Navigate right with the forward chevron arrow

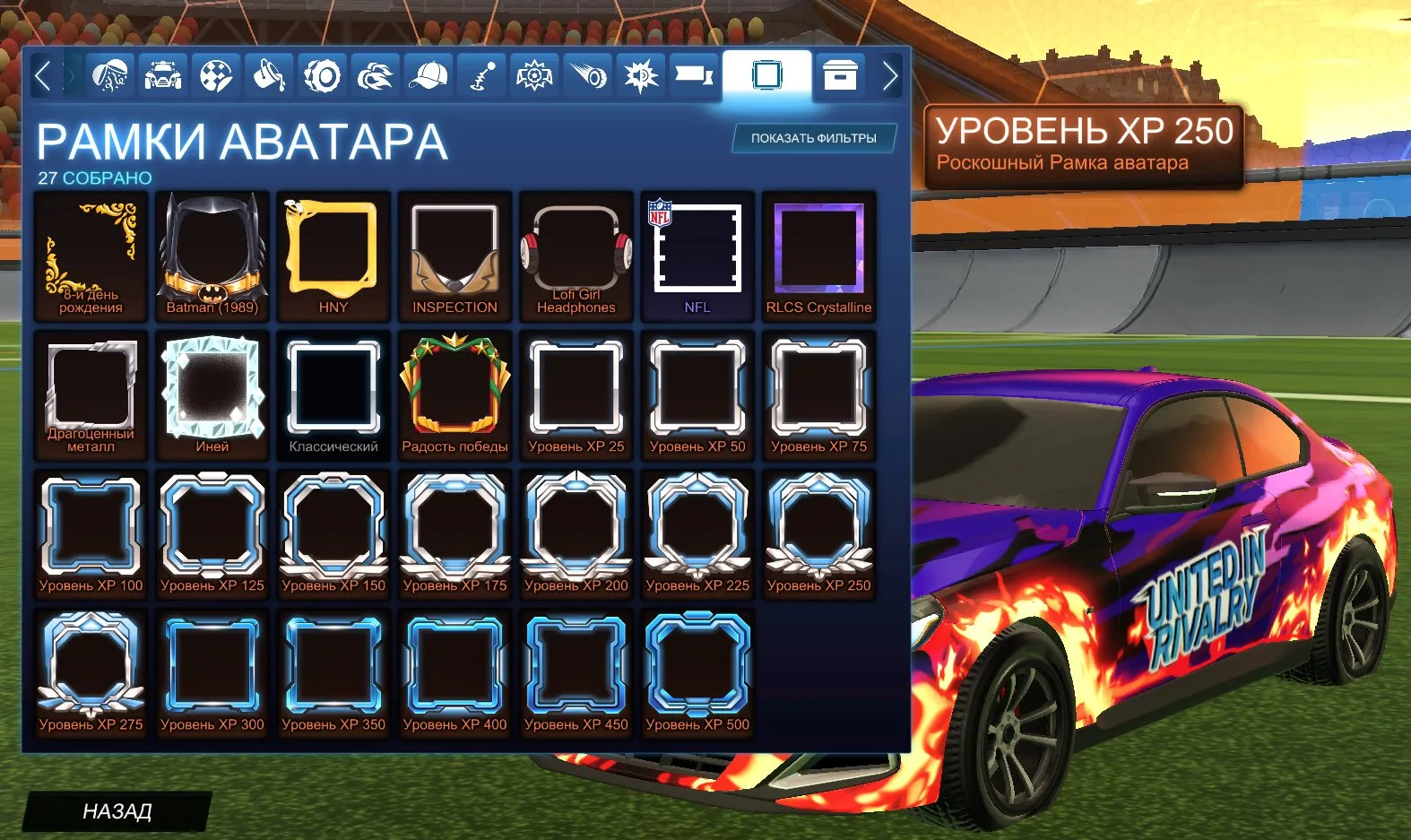(x=890, y=77)
